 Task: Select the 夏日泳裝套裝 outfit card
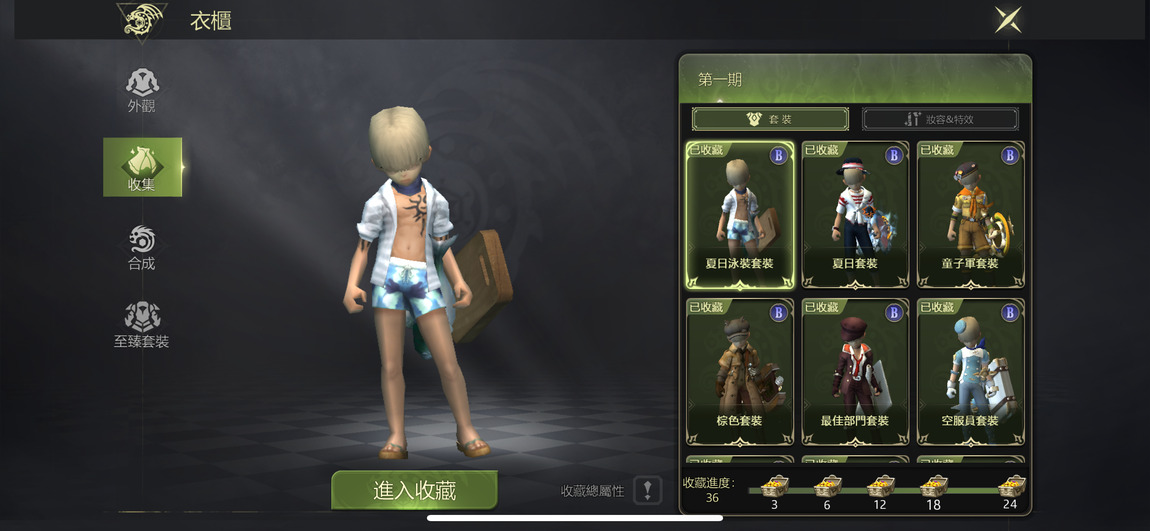click(740, 215)
